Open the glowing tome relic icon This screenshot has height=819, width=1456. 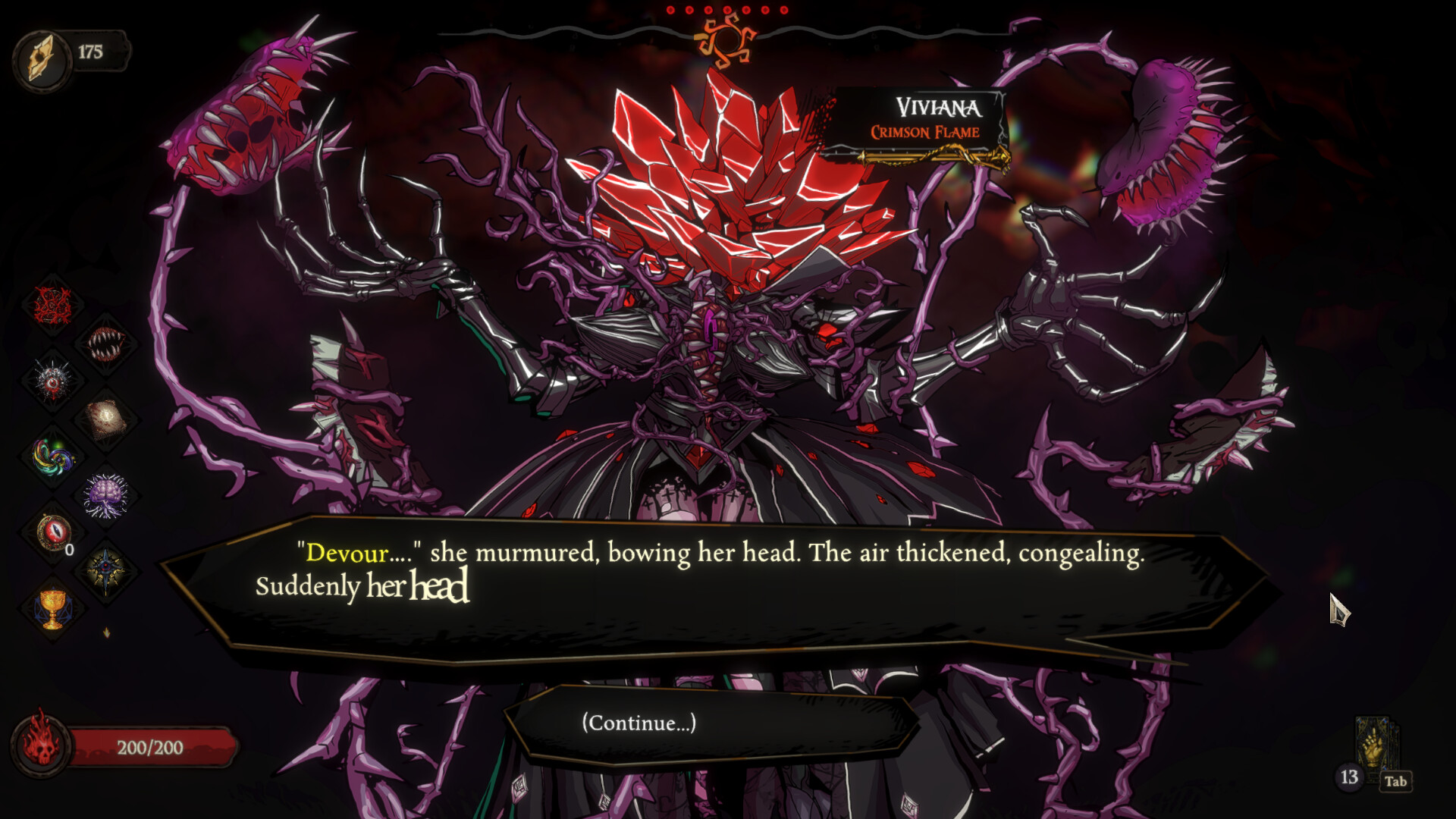point(106,417)
